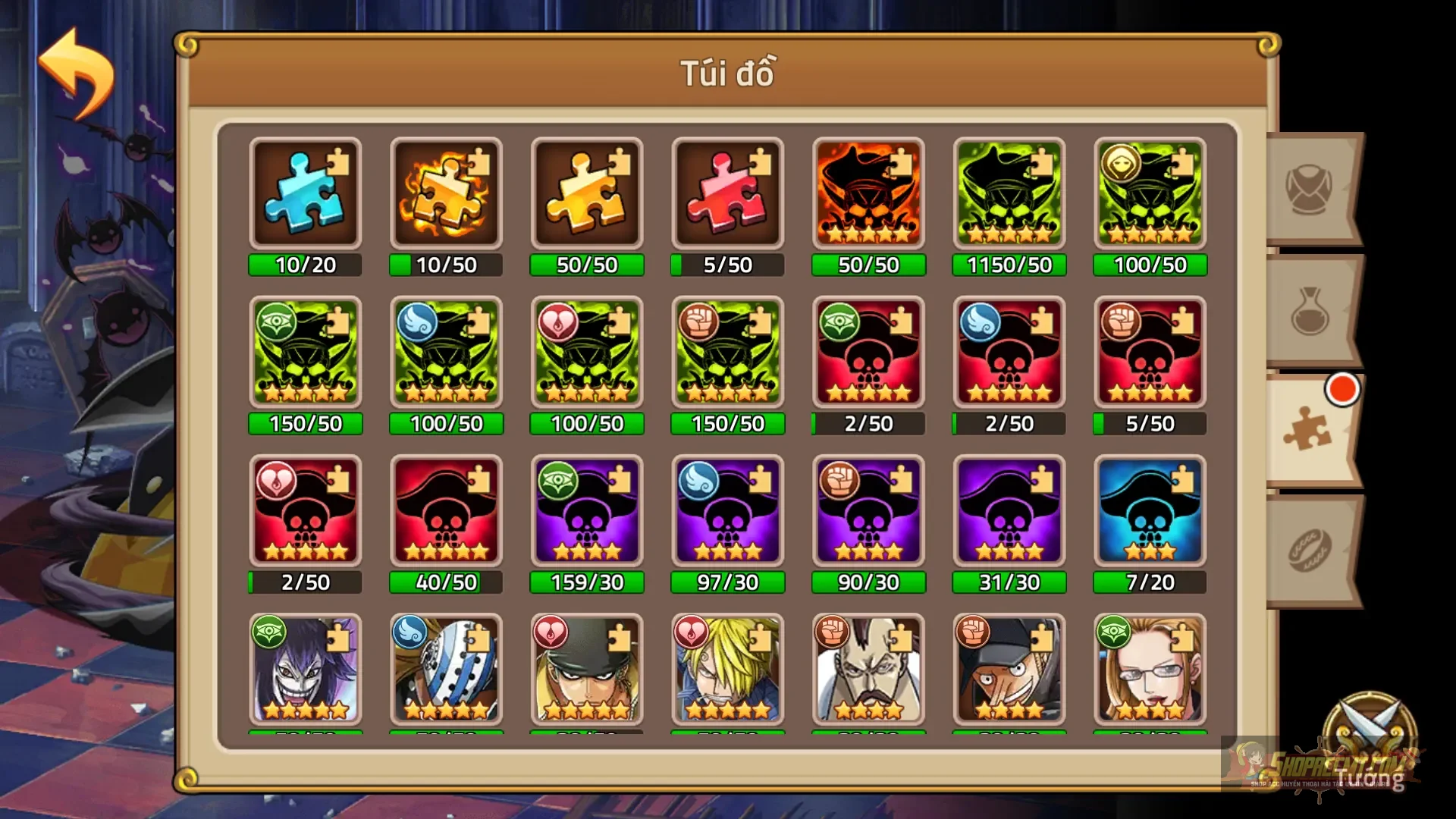Tap the progress bar under the 159/30 fragment
Screen dimensions: 1456x819
tap(587, 582)
